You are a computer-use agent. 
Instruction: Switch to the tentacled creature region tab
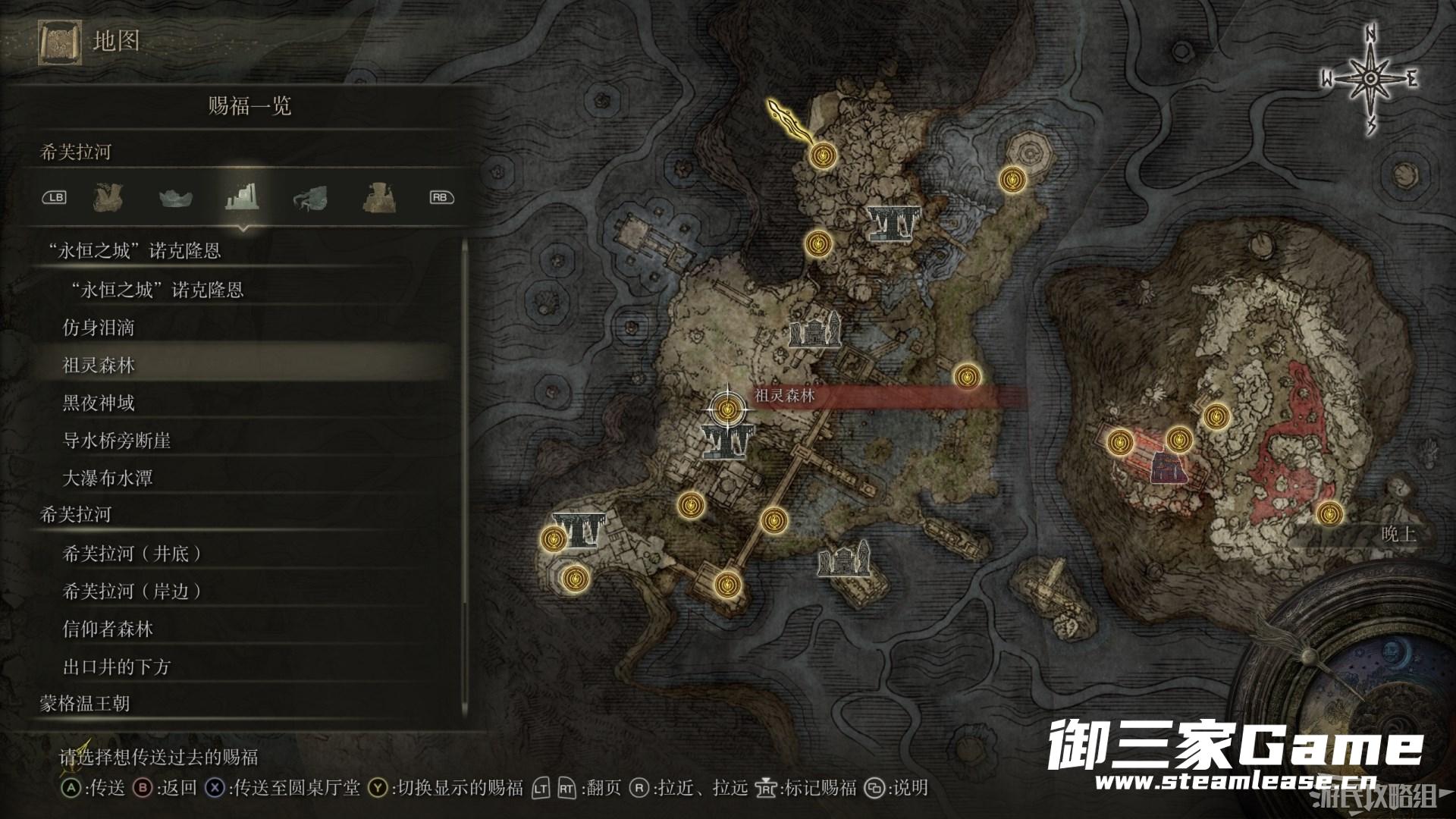coord(310,197)
